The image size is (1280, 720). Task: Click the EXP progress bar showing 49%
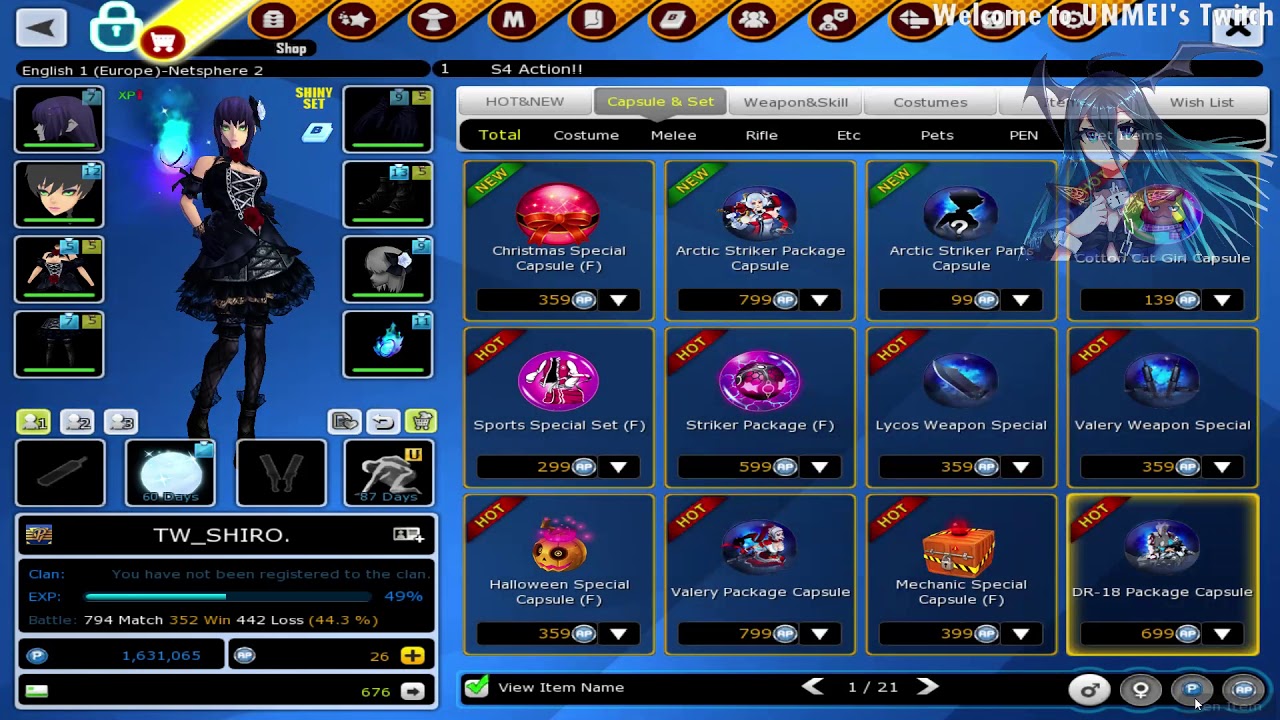point(228,596)
